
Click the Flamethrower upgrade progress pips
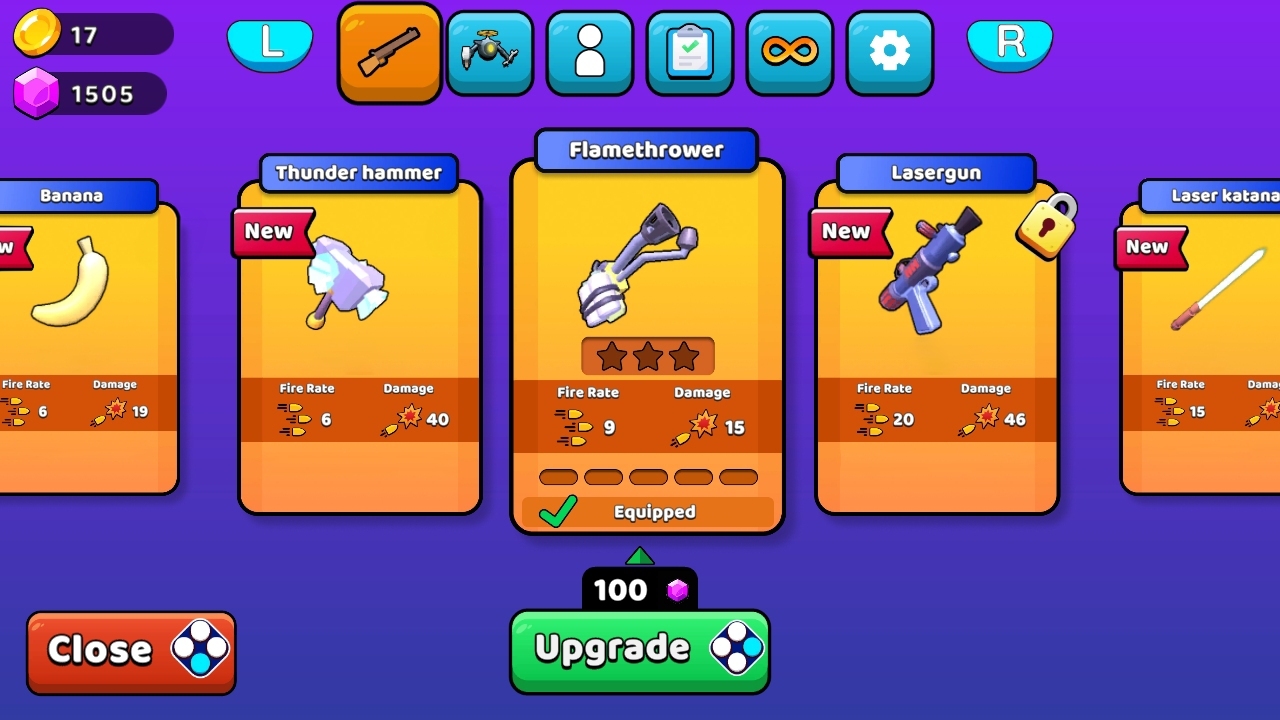pyautogui.click(x=647, y=477)
